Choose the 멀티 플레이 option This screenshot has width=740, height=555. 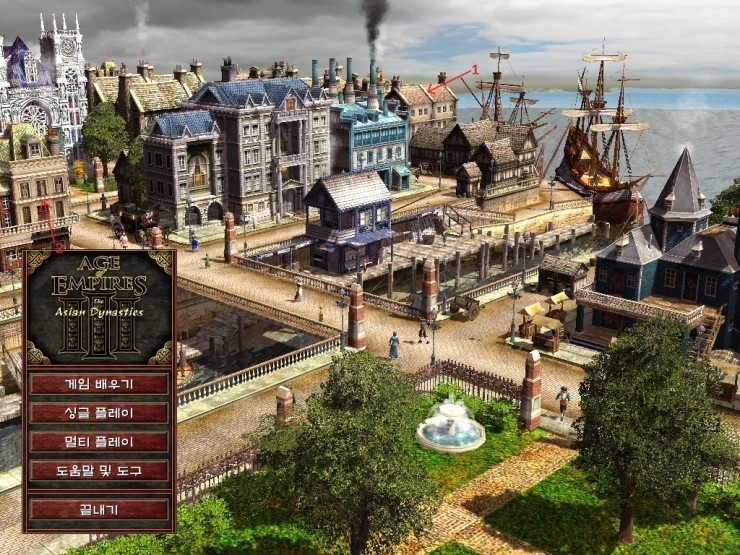coord(99,441)
